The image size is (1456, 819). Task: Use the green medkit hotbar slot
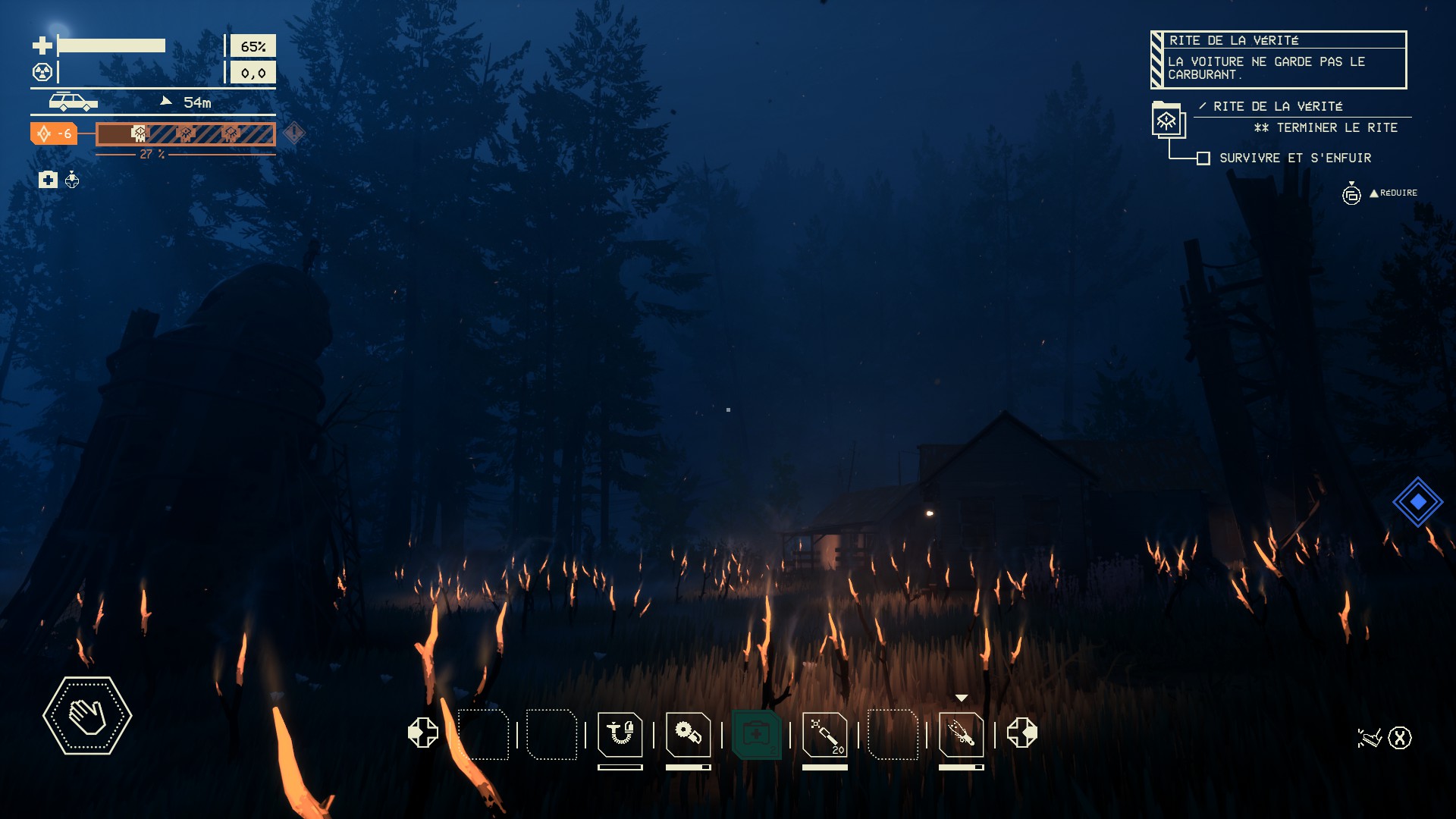click(x=756, y=734)
